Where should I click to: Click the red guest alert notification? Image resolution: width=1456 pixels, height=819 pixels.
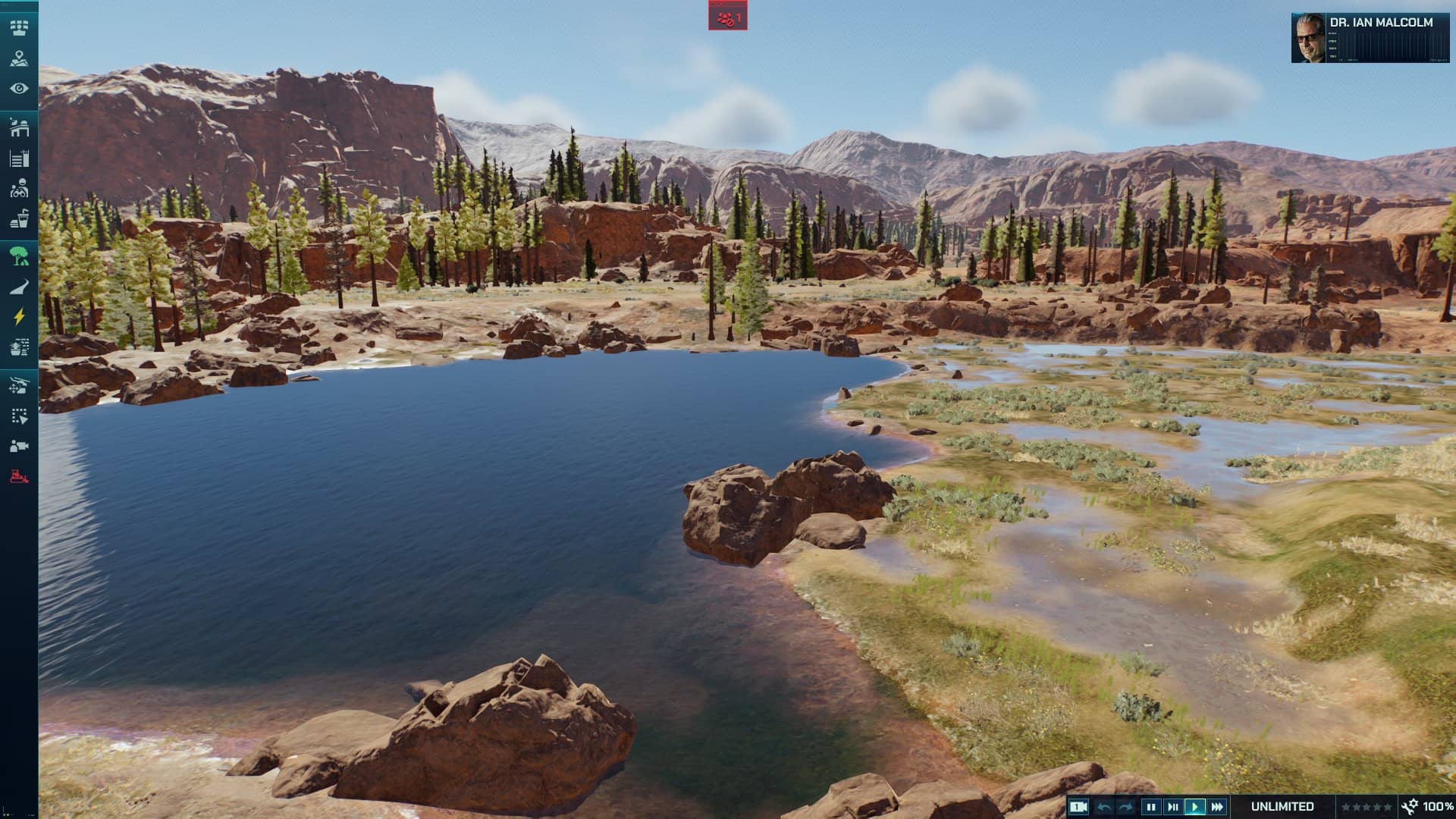[728, 17]
